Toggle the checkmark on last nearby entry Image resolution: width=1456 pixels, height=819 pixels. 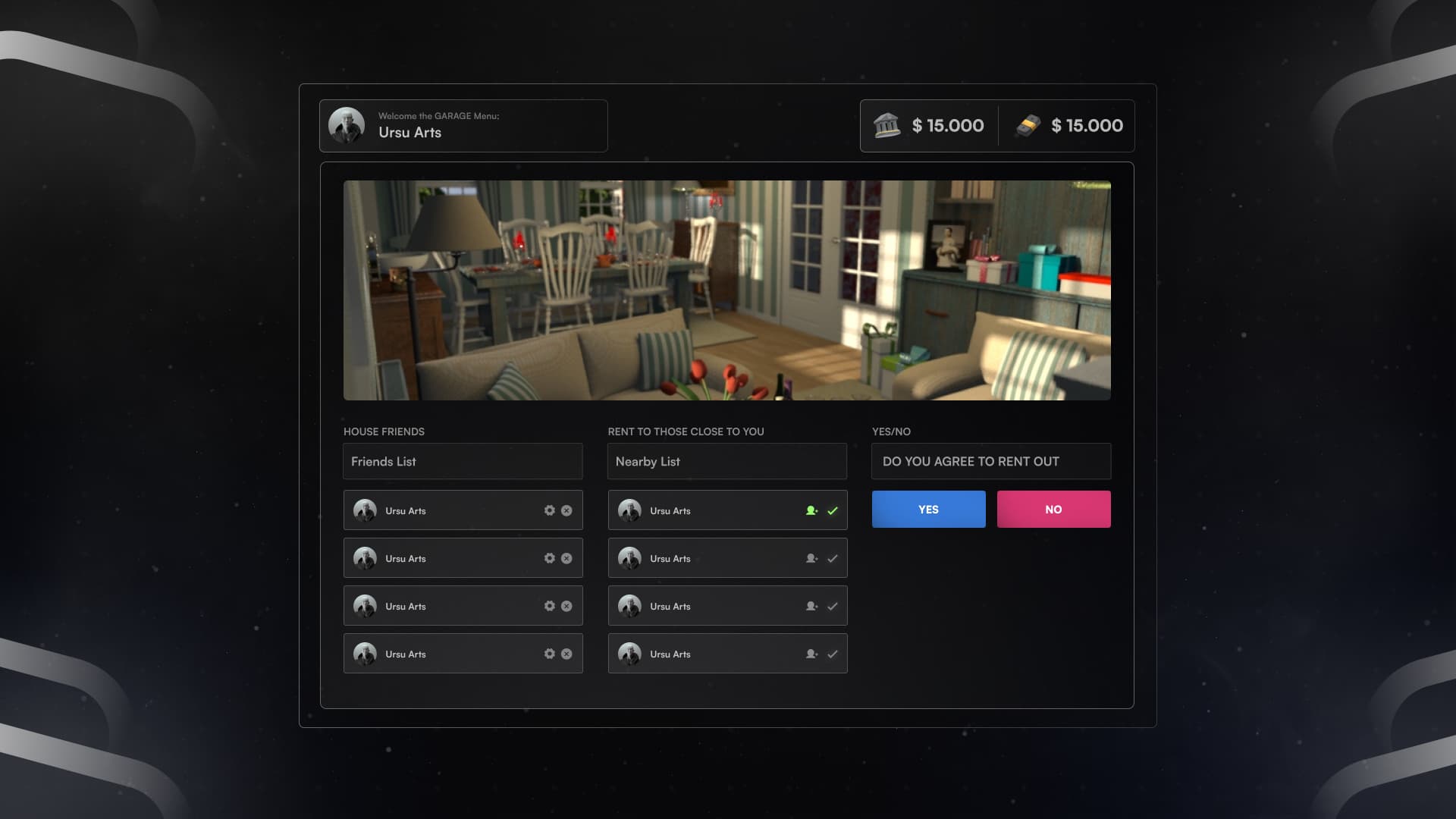pos(833,653)
